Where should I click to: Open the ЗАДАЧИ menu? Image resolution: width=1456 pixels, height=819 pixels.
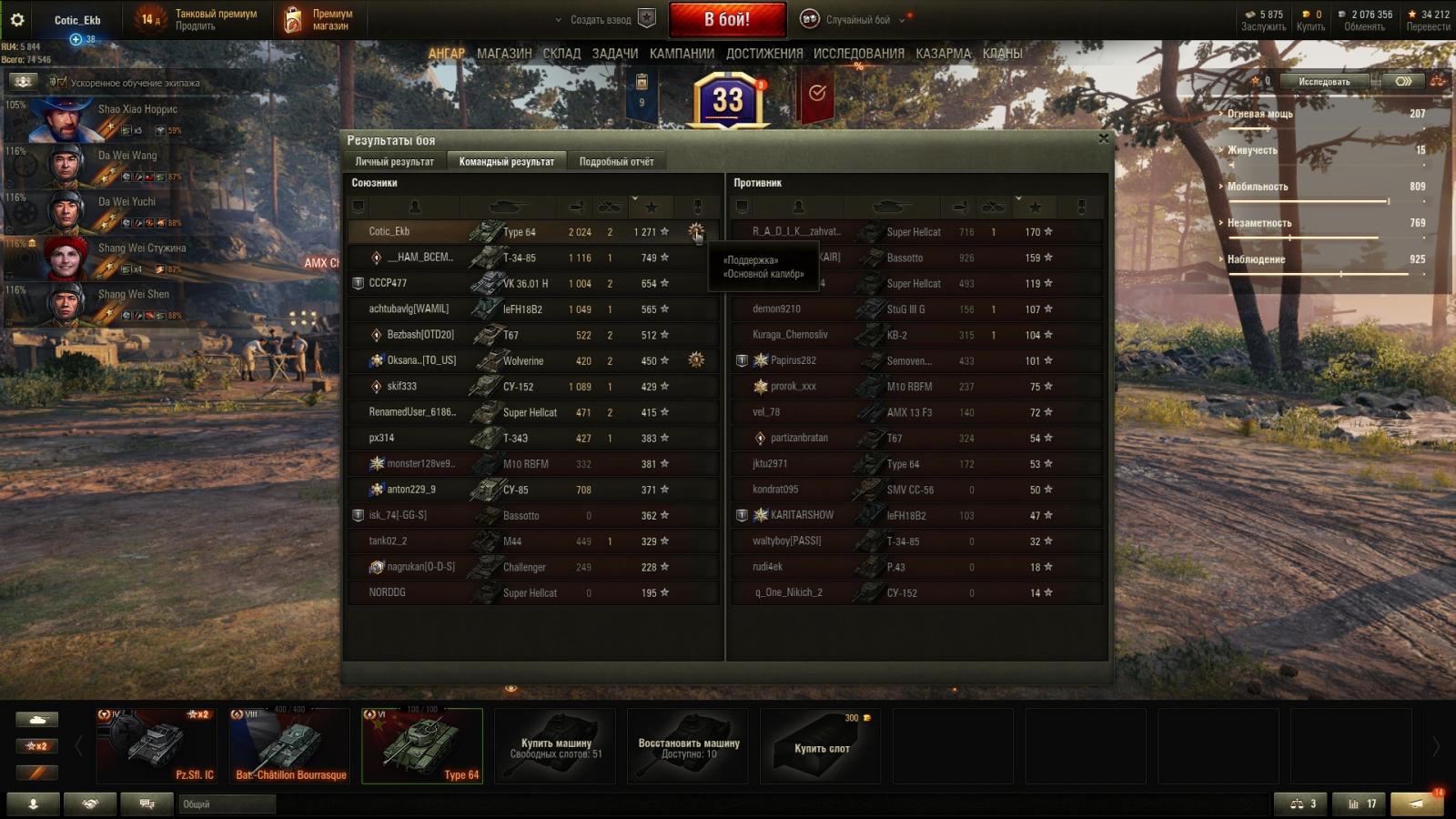click(x=615, y=54)
